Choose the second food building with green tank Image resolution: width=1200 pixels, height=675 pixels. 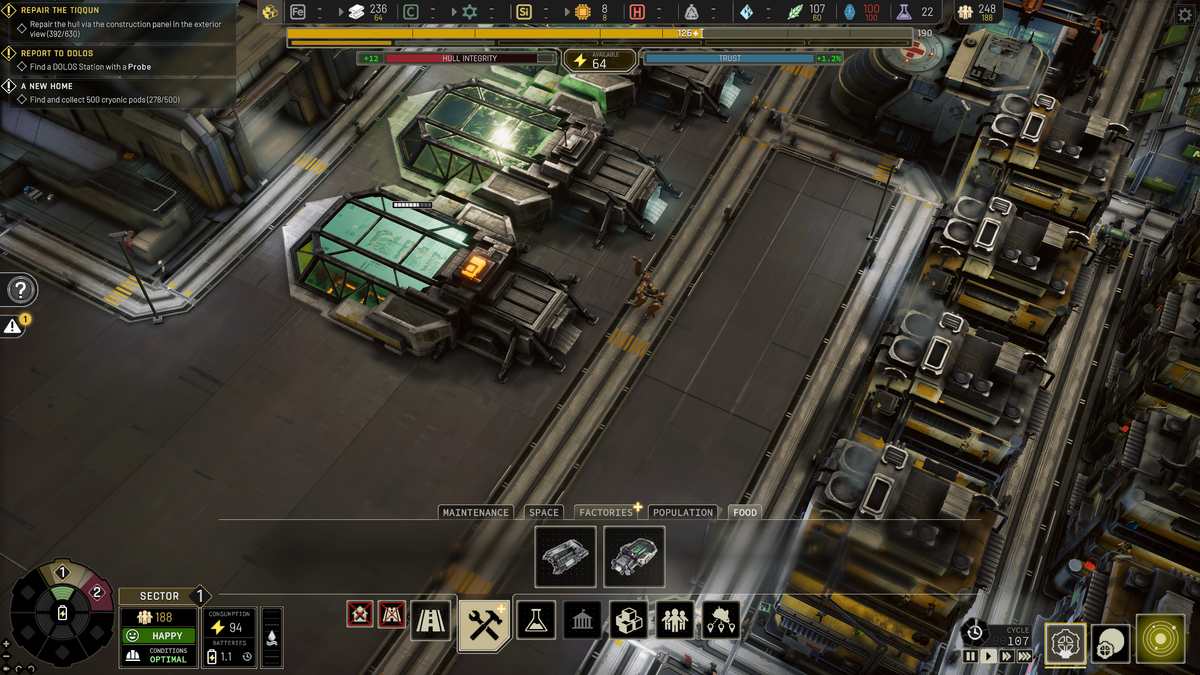point(634,557)
